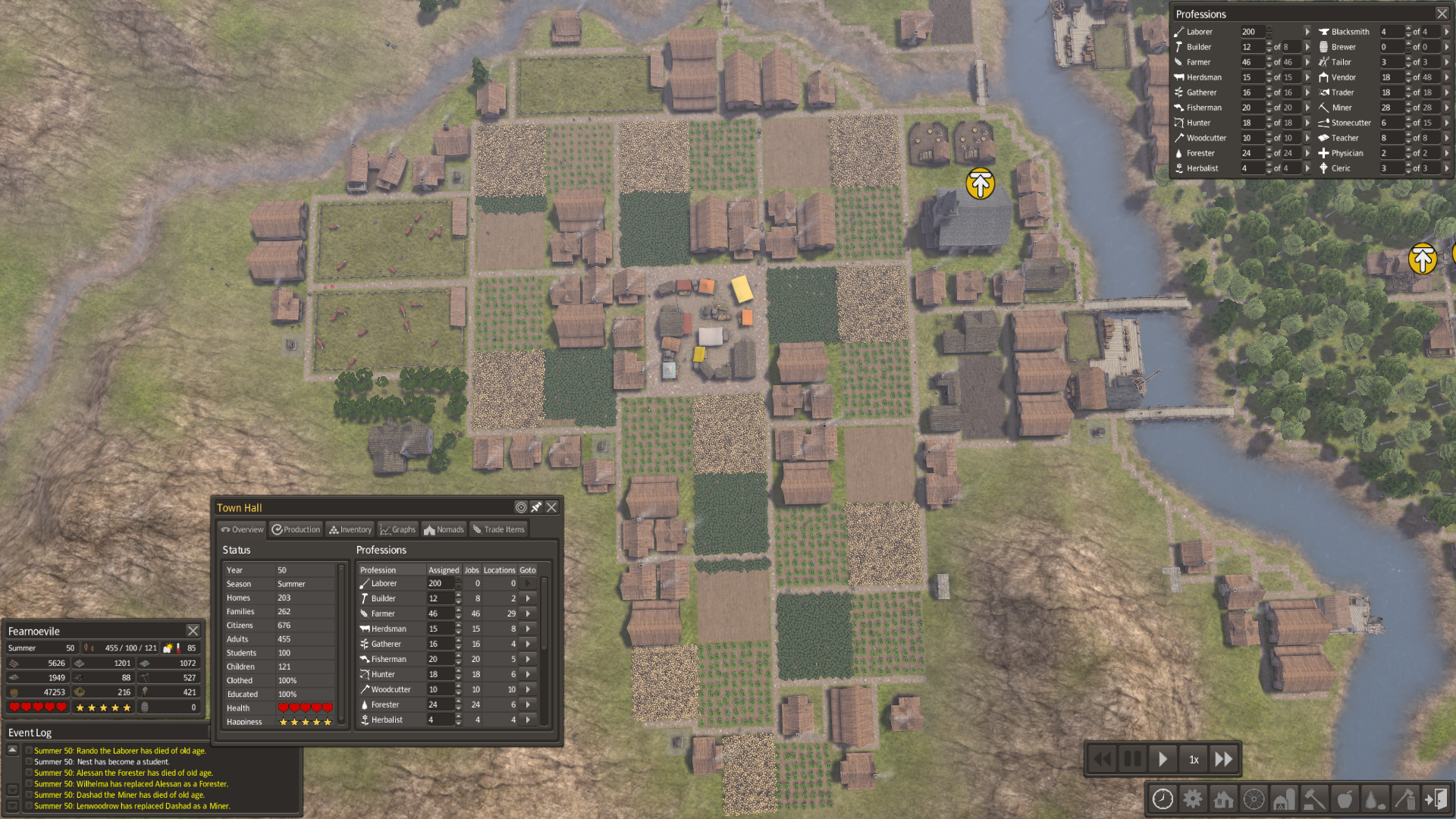Select the Nomads tab
1456x819 pixels.
[x=444, y=529]
